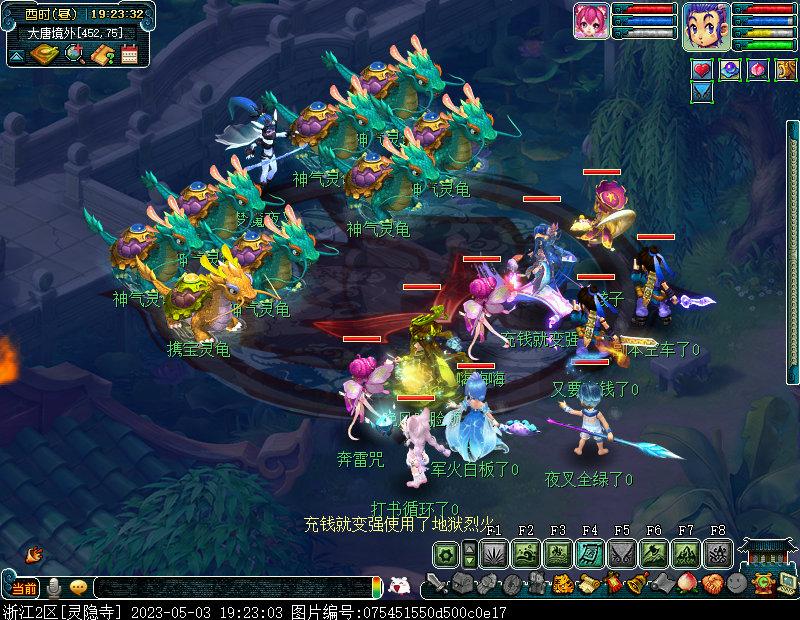The image size is (800, 620).
Task: Open the calendar activity icon
Action: (129, 54)
